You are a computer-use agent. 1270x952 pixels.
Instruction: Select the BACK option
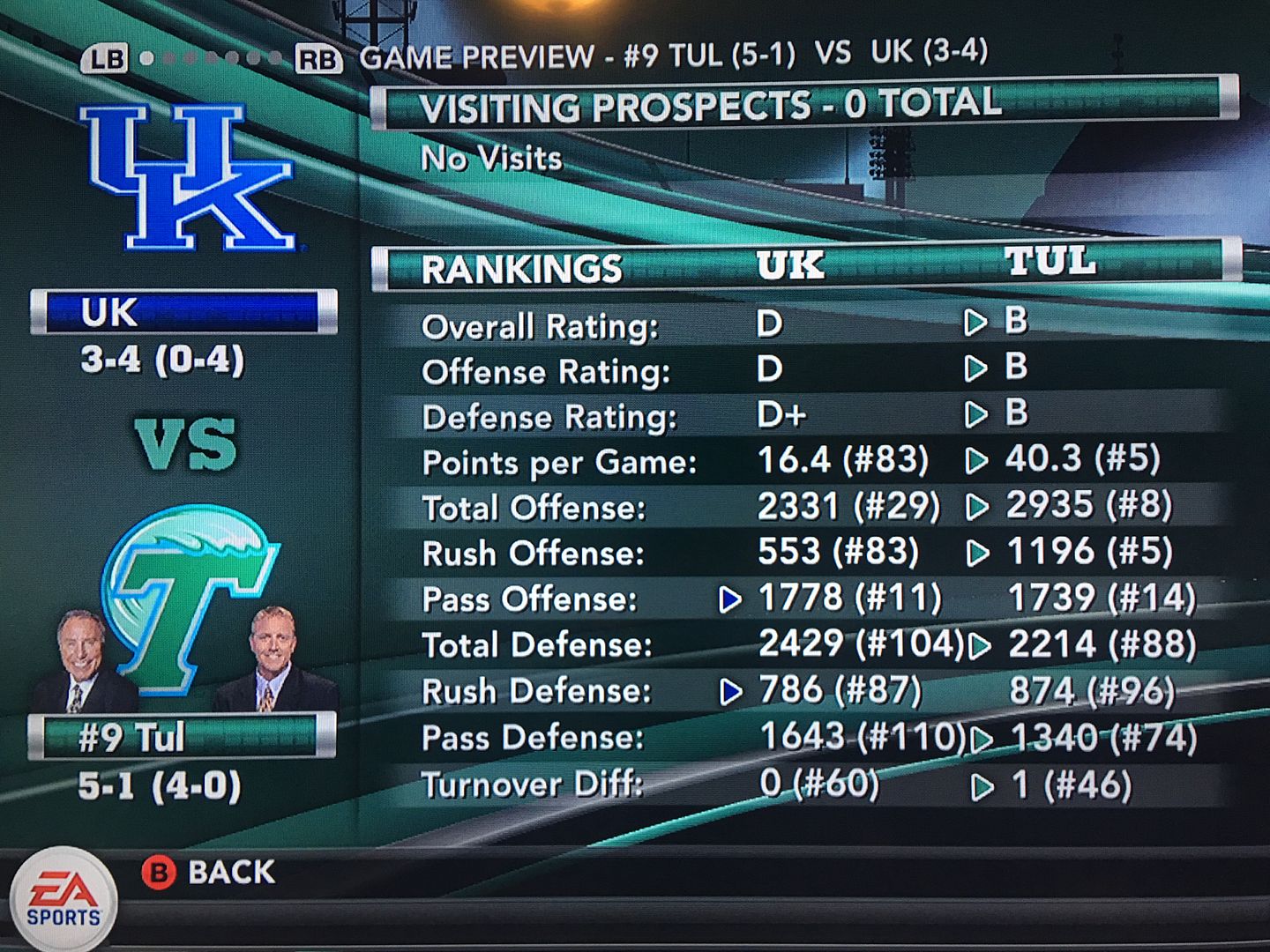pyautogui.click(x=210, y=872)
